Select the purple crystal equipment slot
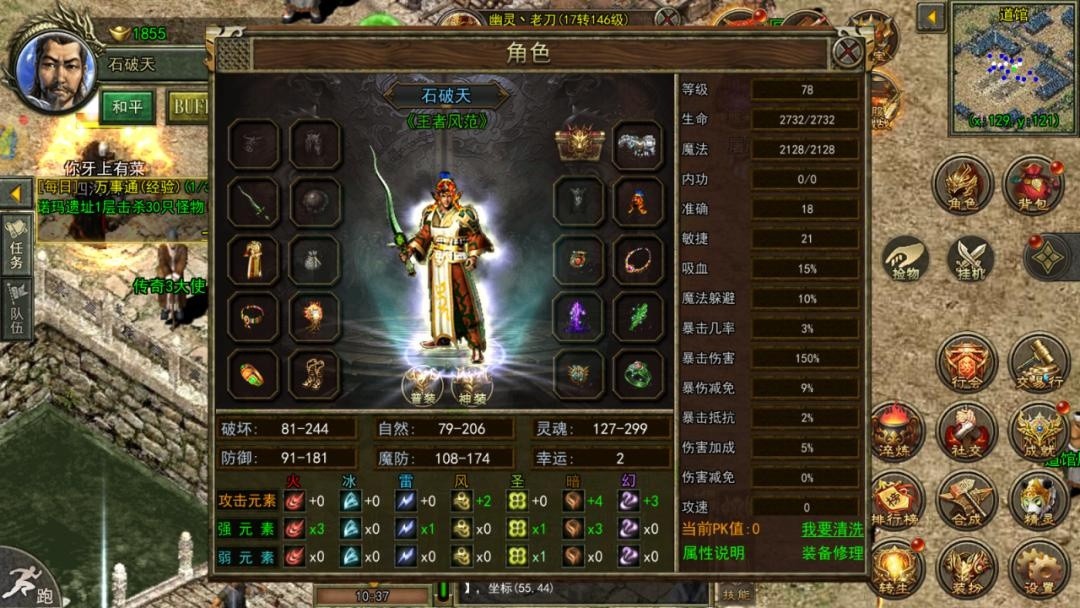 coord(579,317)
